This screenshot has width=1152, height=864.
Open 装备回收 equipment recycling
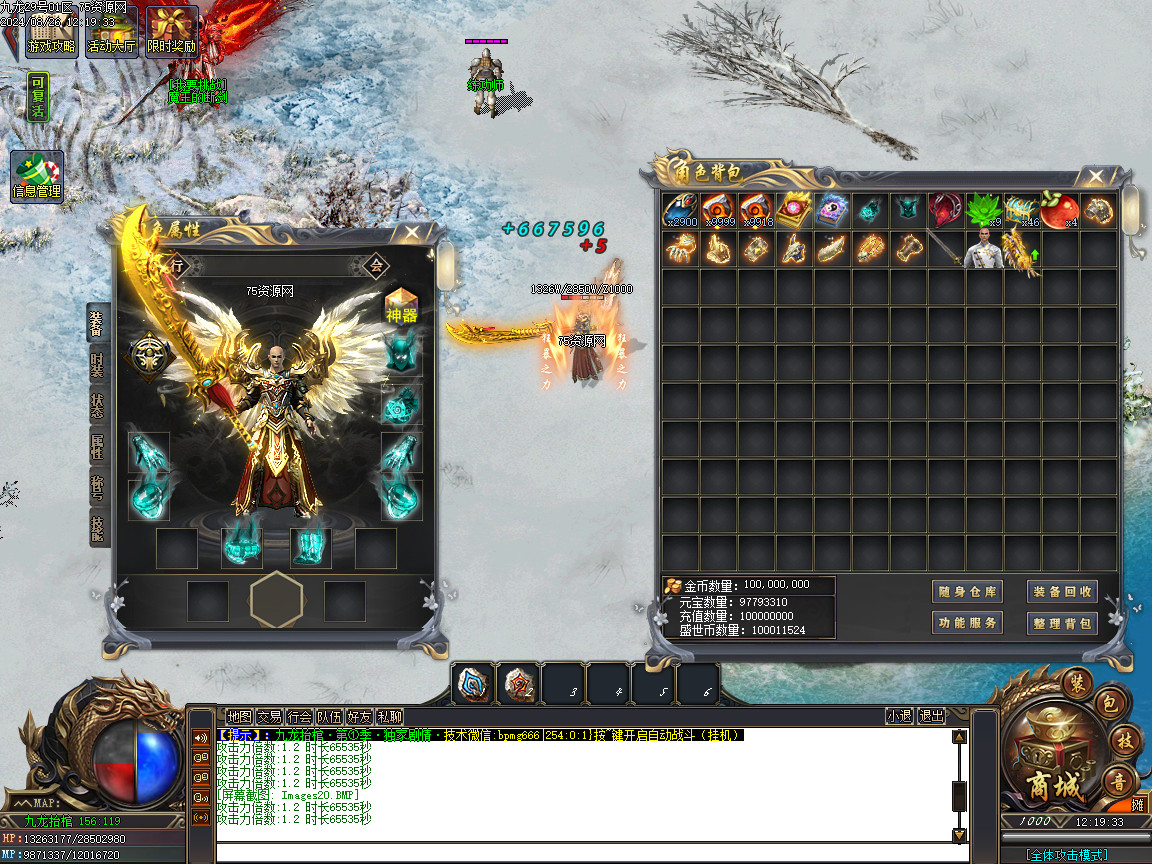[1062, 591]
